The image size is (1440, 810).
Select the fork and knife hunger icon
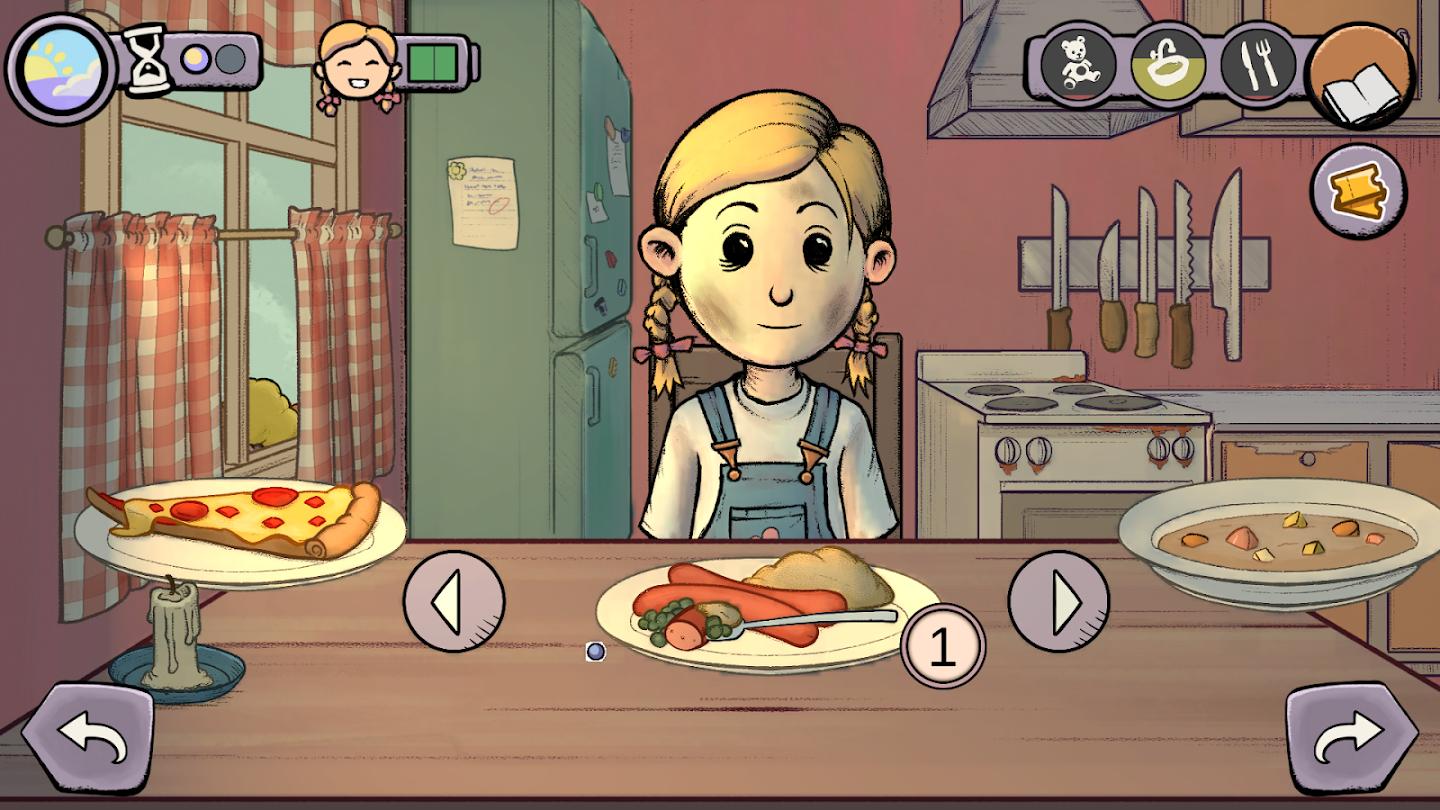pos(1256,66)
